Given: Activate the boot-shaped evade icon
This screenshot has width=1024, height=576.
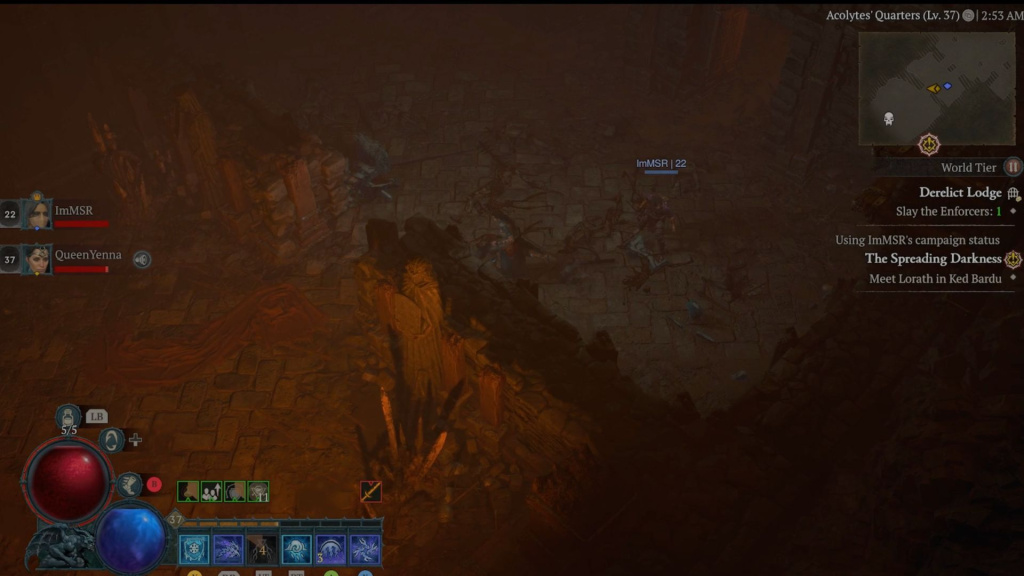Looking at the screenshot, I should click(x=129, y=484).
